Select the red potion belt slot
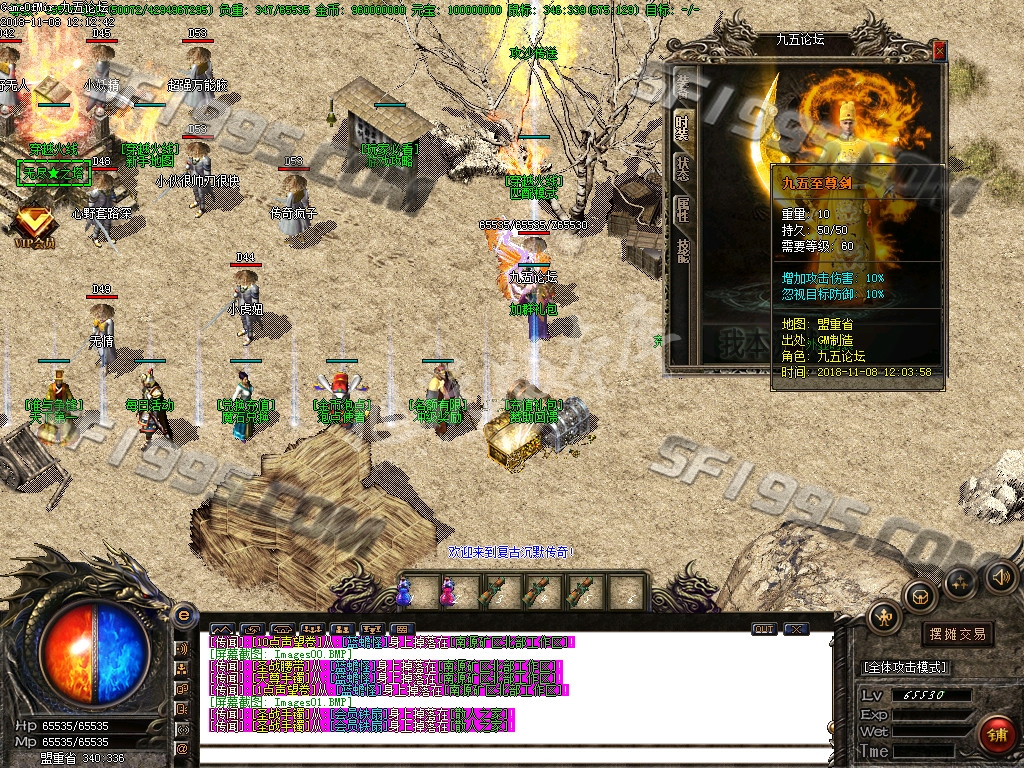 tap(447, 592)
